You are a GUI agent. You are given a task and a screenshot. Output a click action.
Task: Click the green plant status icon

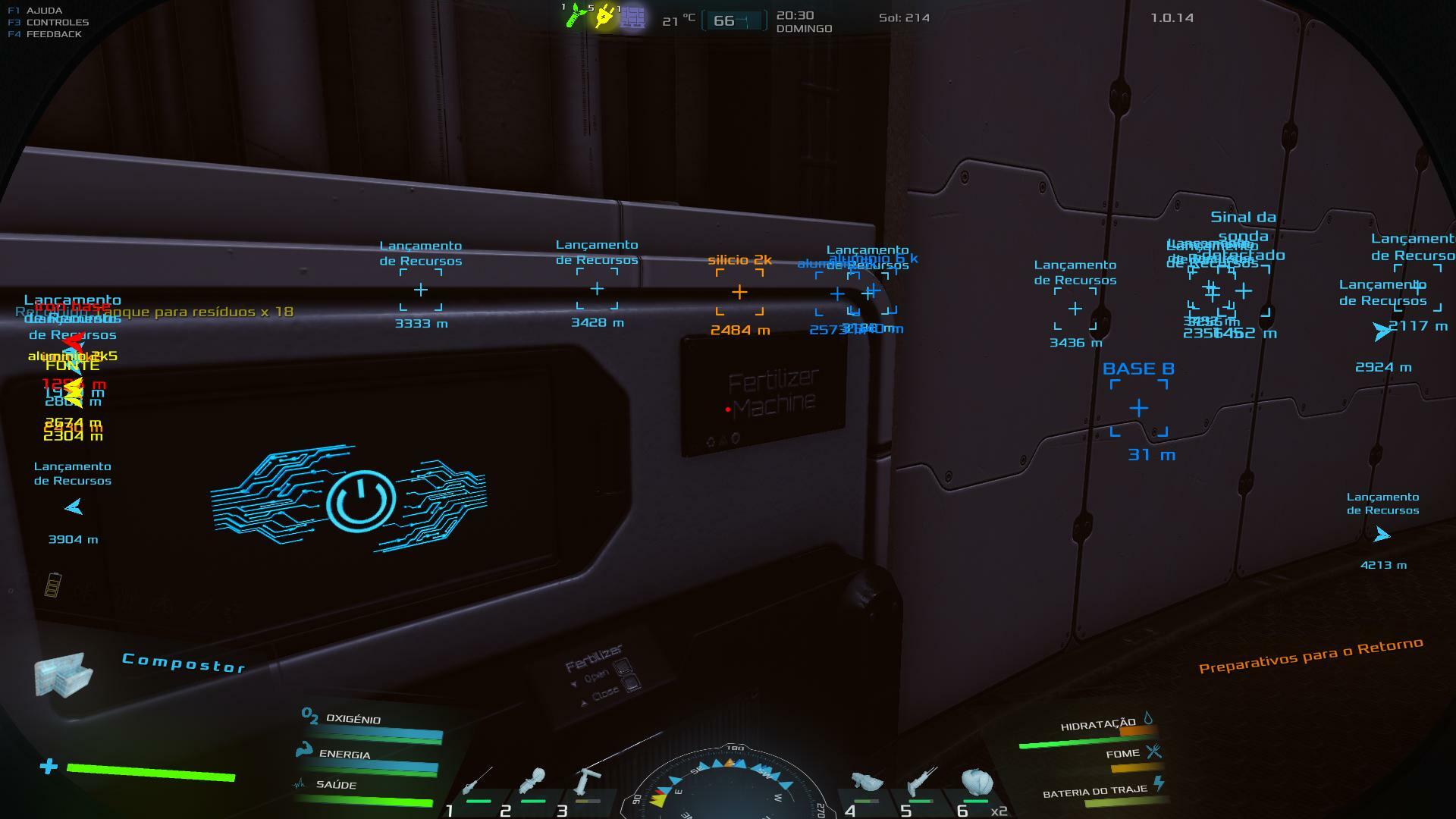tap(576, 16)
